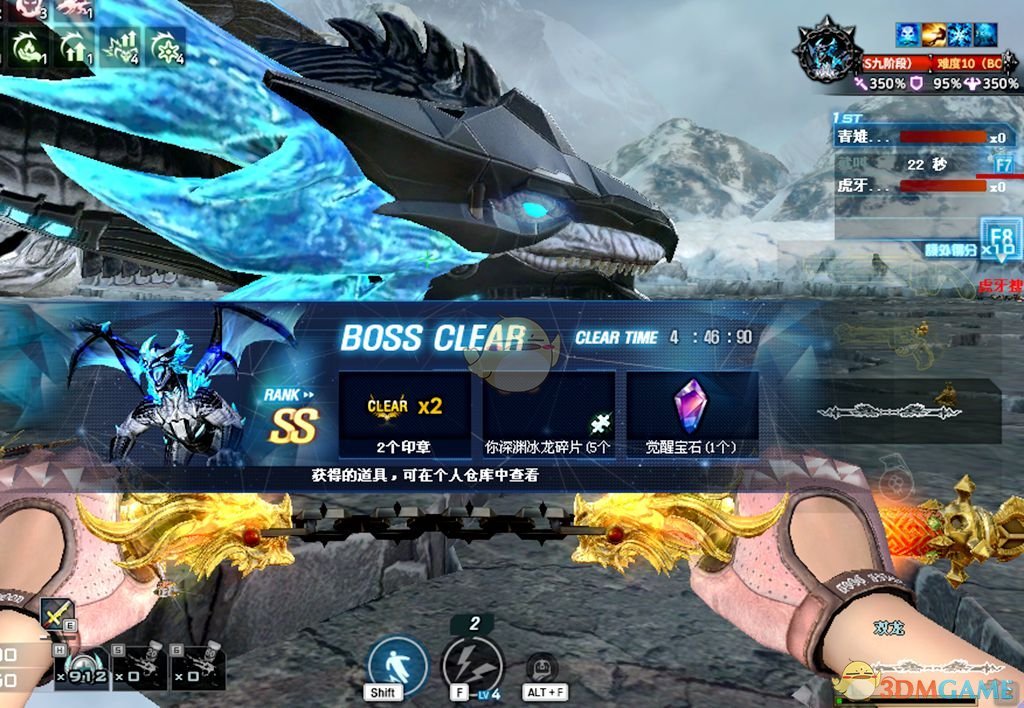Click the SS rank badge
The height and width of the screenshot is (708, 1024).
pos(292,426)
